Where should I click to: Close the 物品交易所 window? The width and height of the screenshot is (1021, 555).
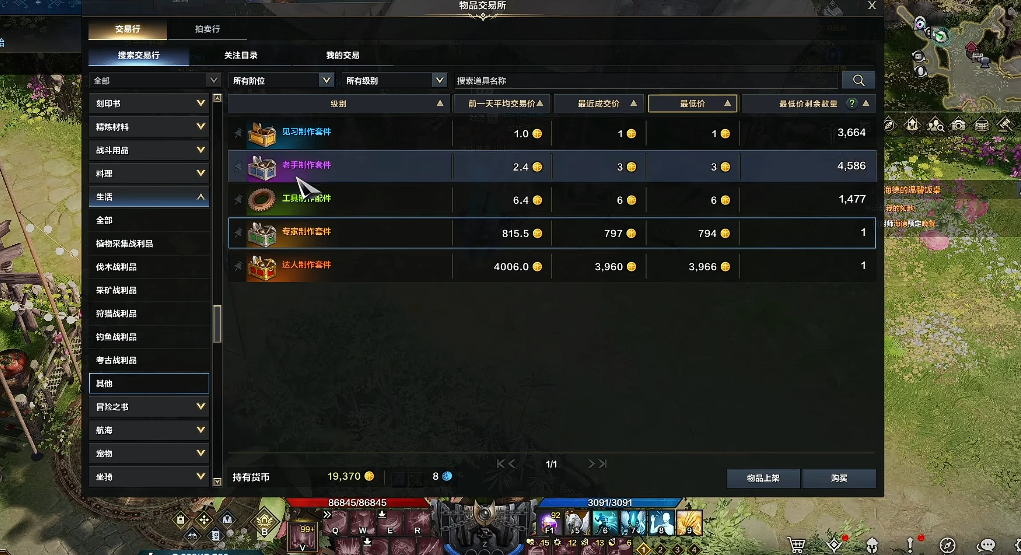point(872,6)
